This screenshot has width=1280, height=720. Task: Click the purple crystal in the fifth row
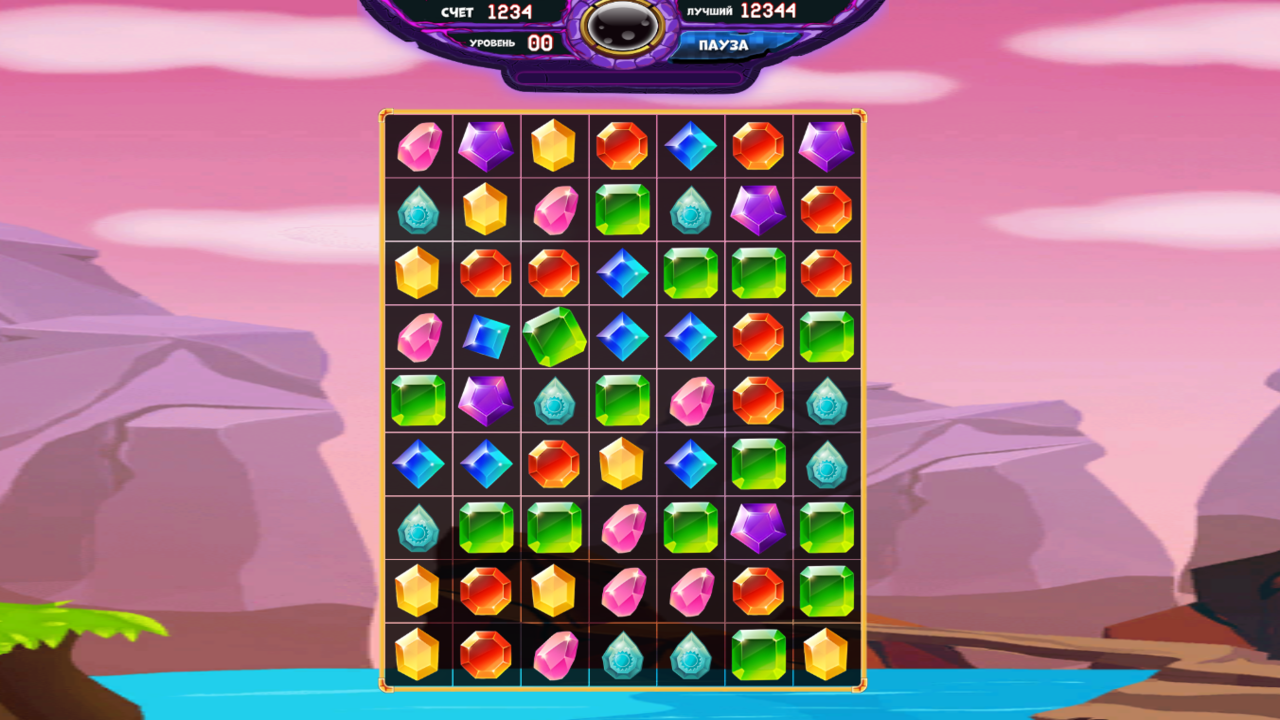coord(486,402)
